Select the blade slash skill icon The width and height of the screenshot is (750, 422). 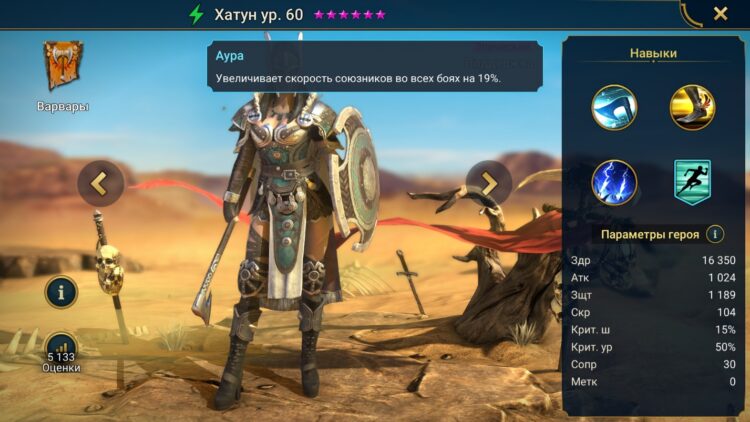coord(614,107)
